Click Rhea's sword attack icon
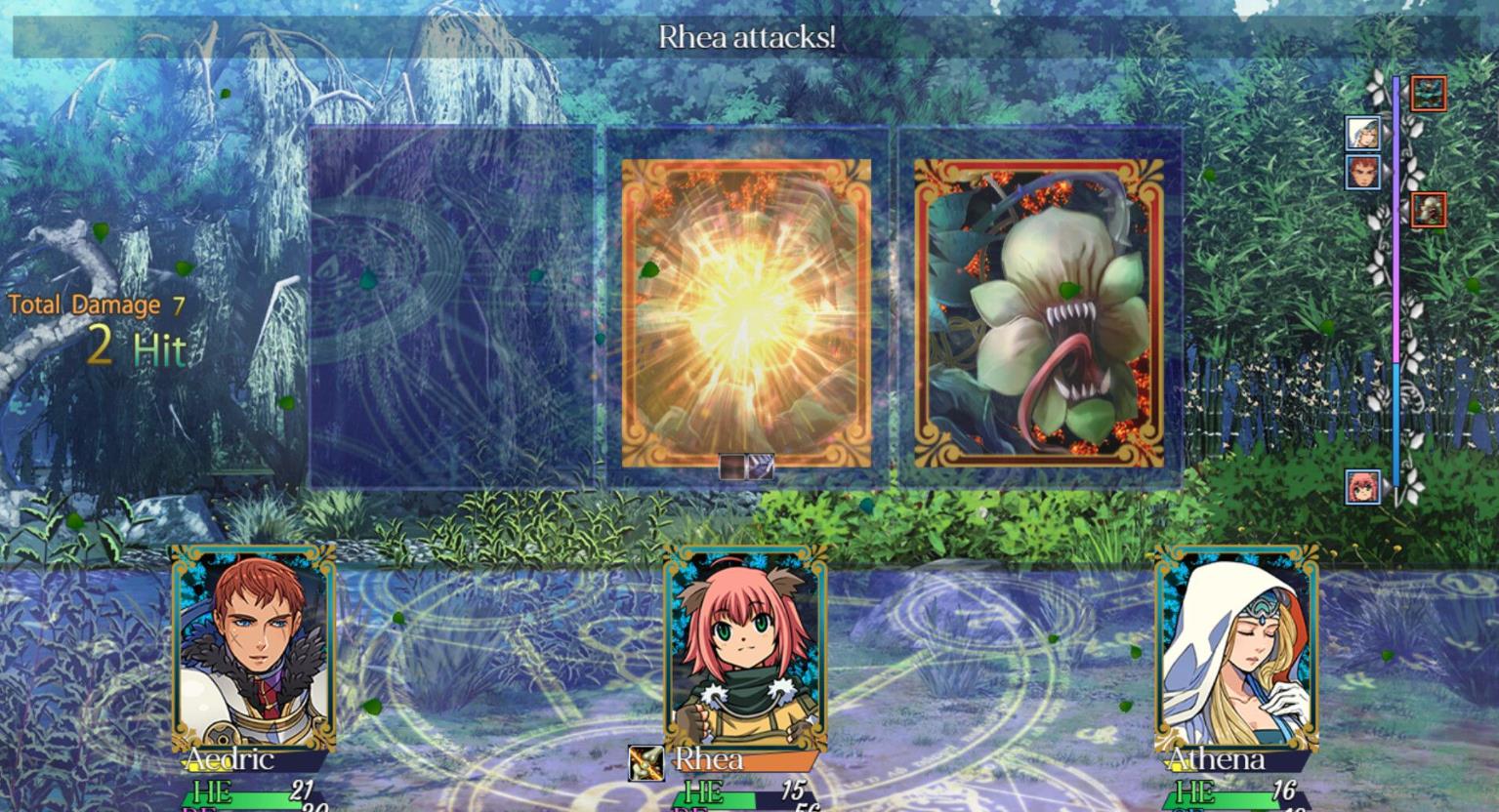 [x=645, y=762]
